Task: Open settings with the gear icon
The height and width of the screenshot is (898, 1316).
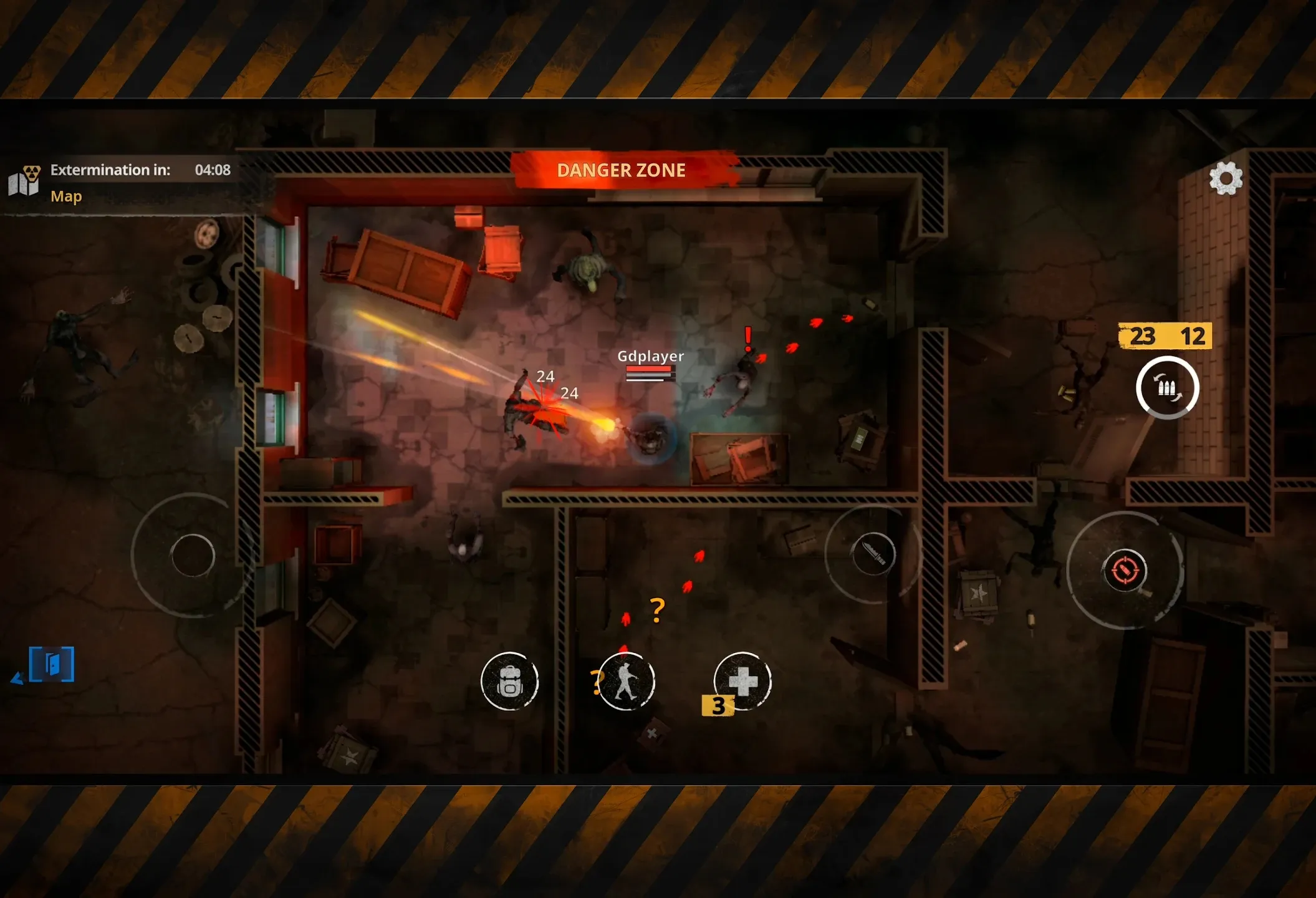Action: pos(1226,178)
